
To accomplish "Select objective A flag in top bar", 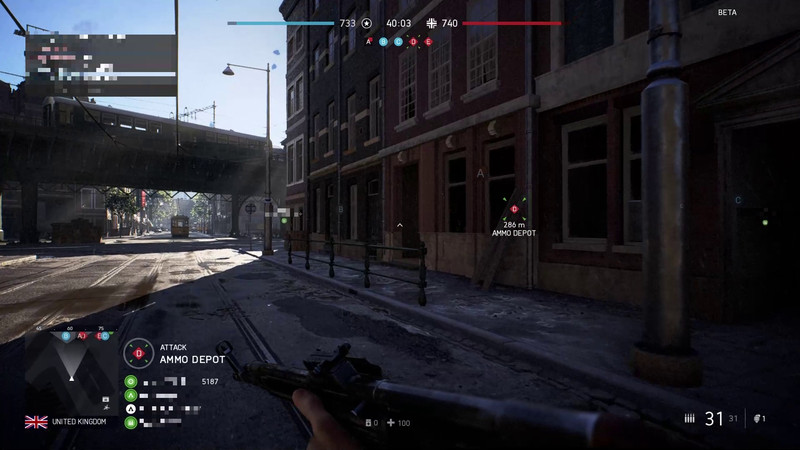I will pos(369,42).
